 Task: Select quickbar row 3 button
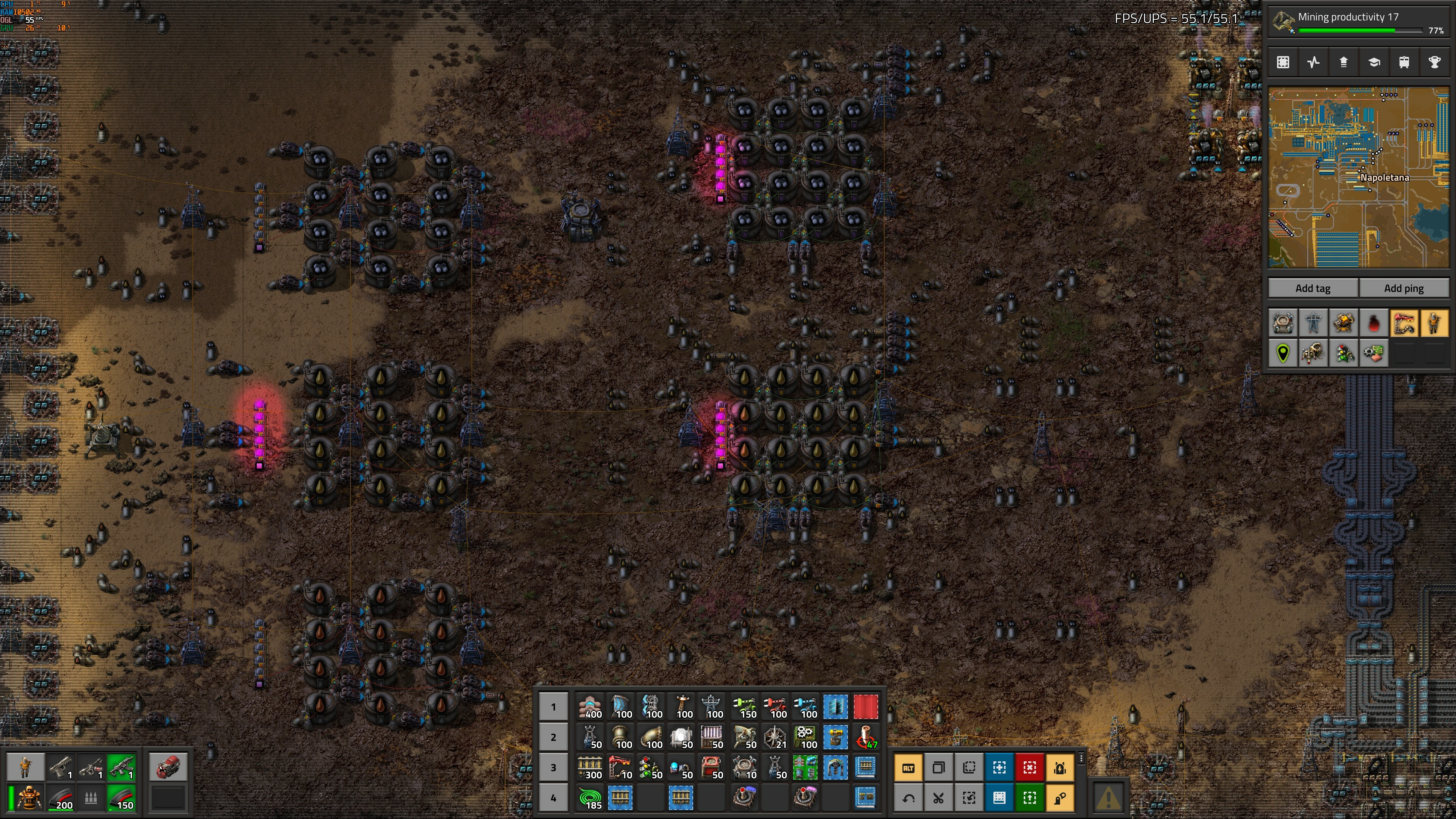pos(553,767)
